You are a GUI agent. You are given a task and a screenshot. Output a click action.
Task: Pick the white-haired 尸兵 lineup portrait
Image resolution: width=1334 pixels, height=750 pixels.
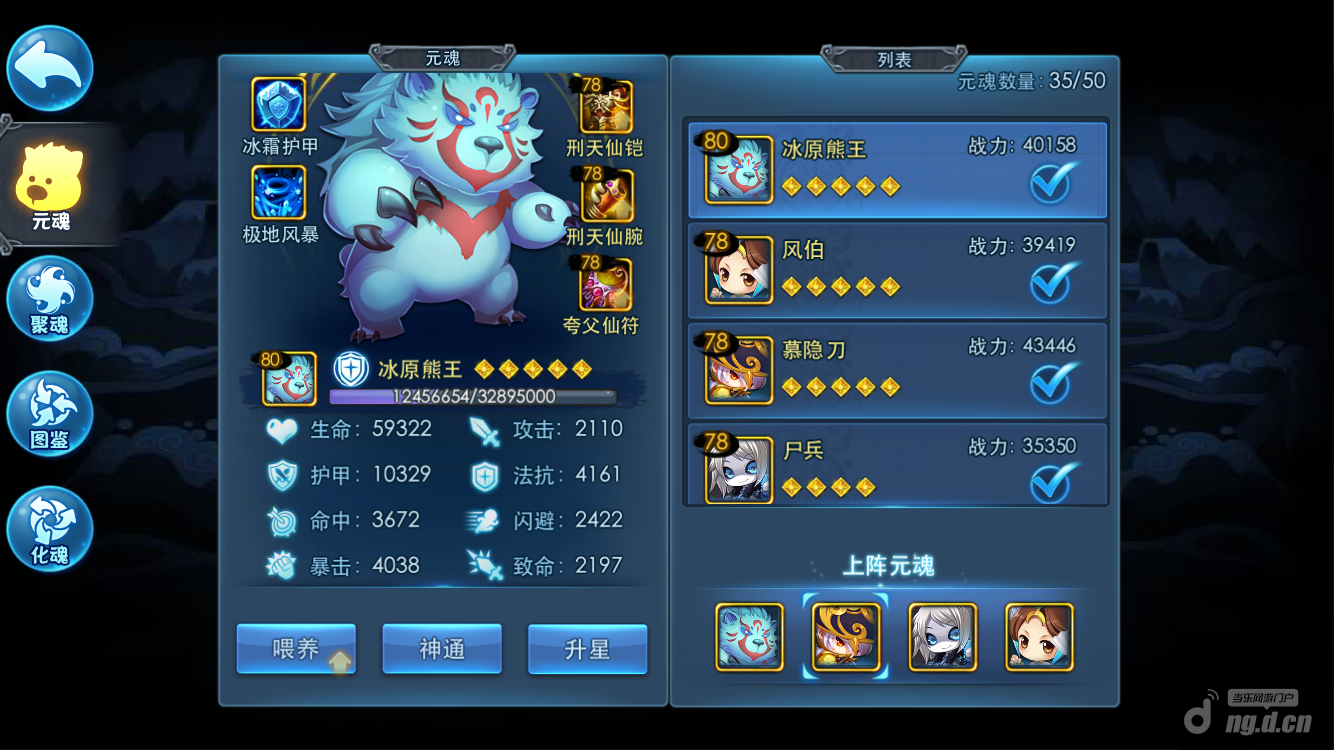943,637
